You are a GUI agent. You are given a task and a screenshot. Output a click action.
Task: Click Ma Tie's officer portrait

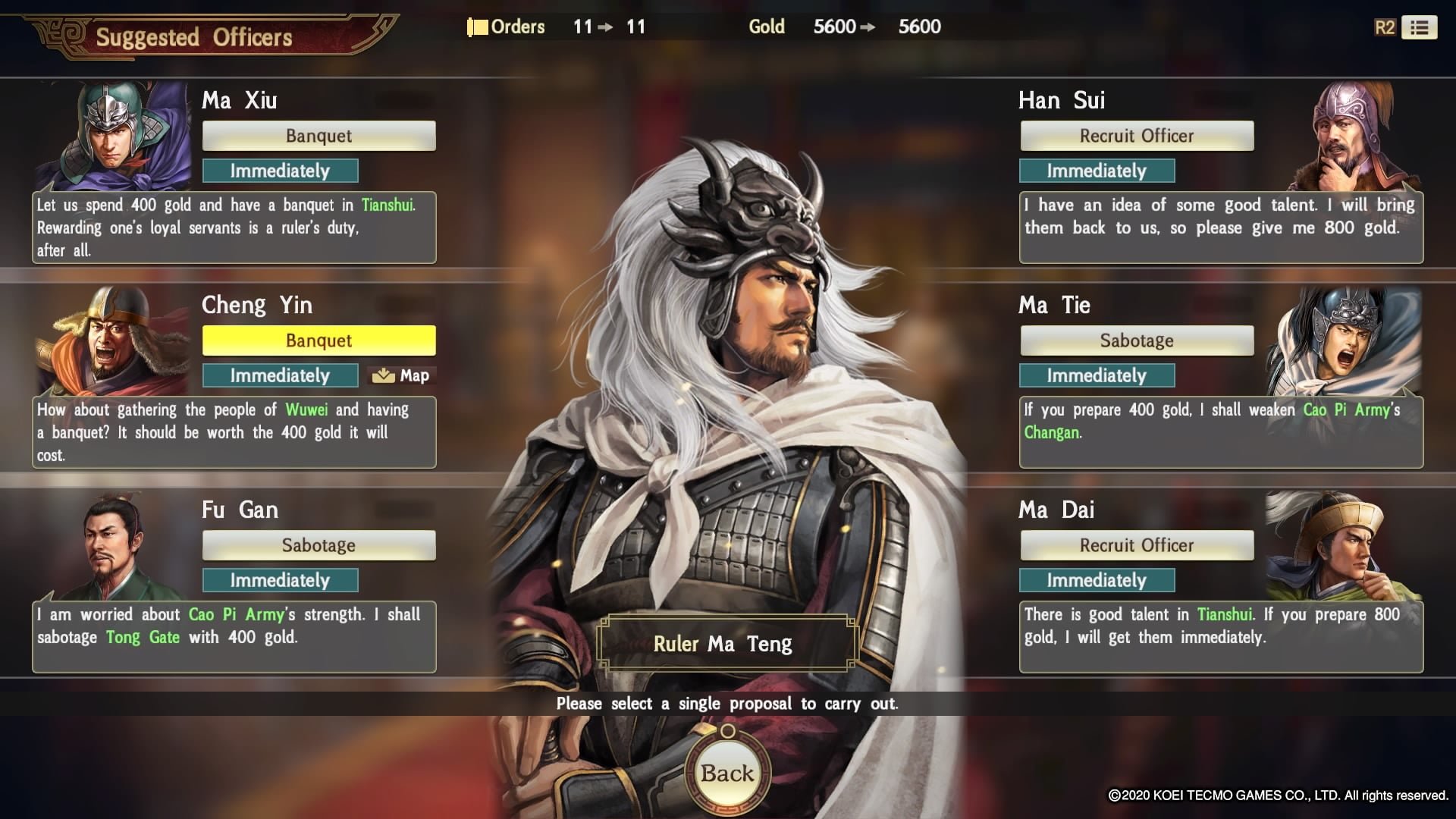1344,340
